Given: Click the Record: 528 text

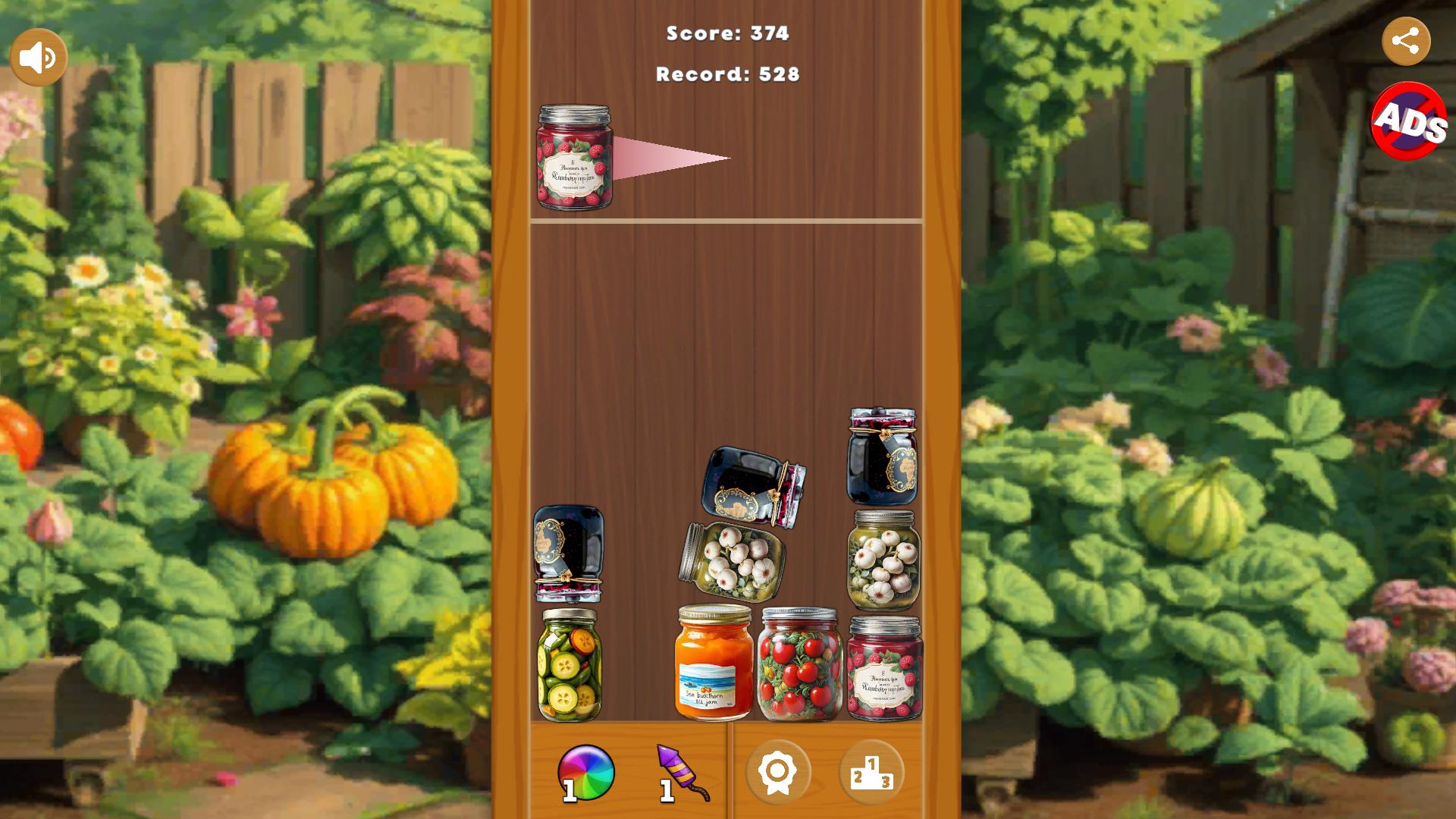Looking at the screenshot, I should click(726, 74).
